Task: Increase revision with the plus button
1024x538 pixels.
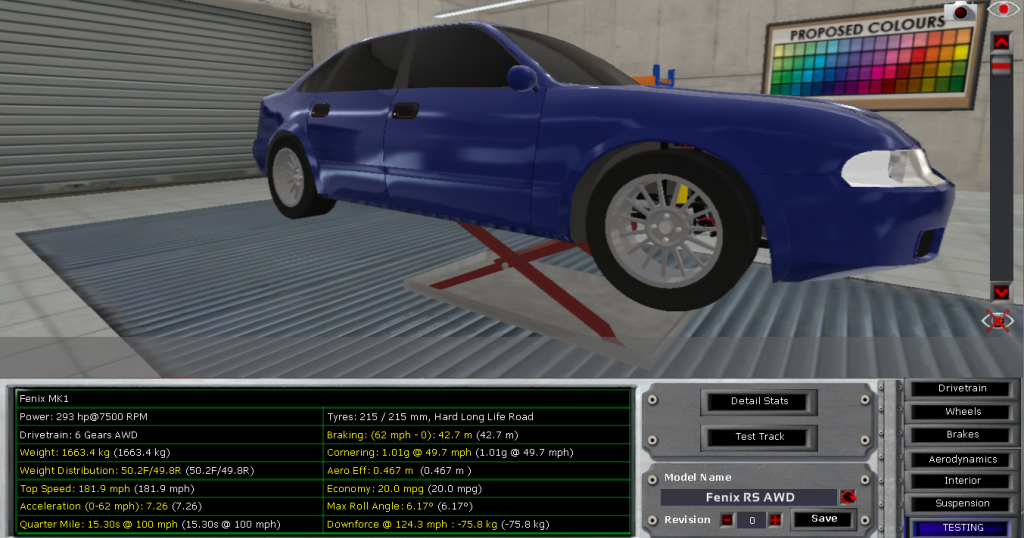Action: point(774,520)
